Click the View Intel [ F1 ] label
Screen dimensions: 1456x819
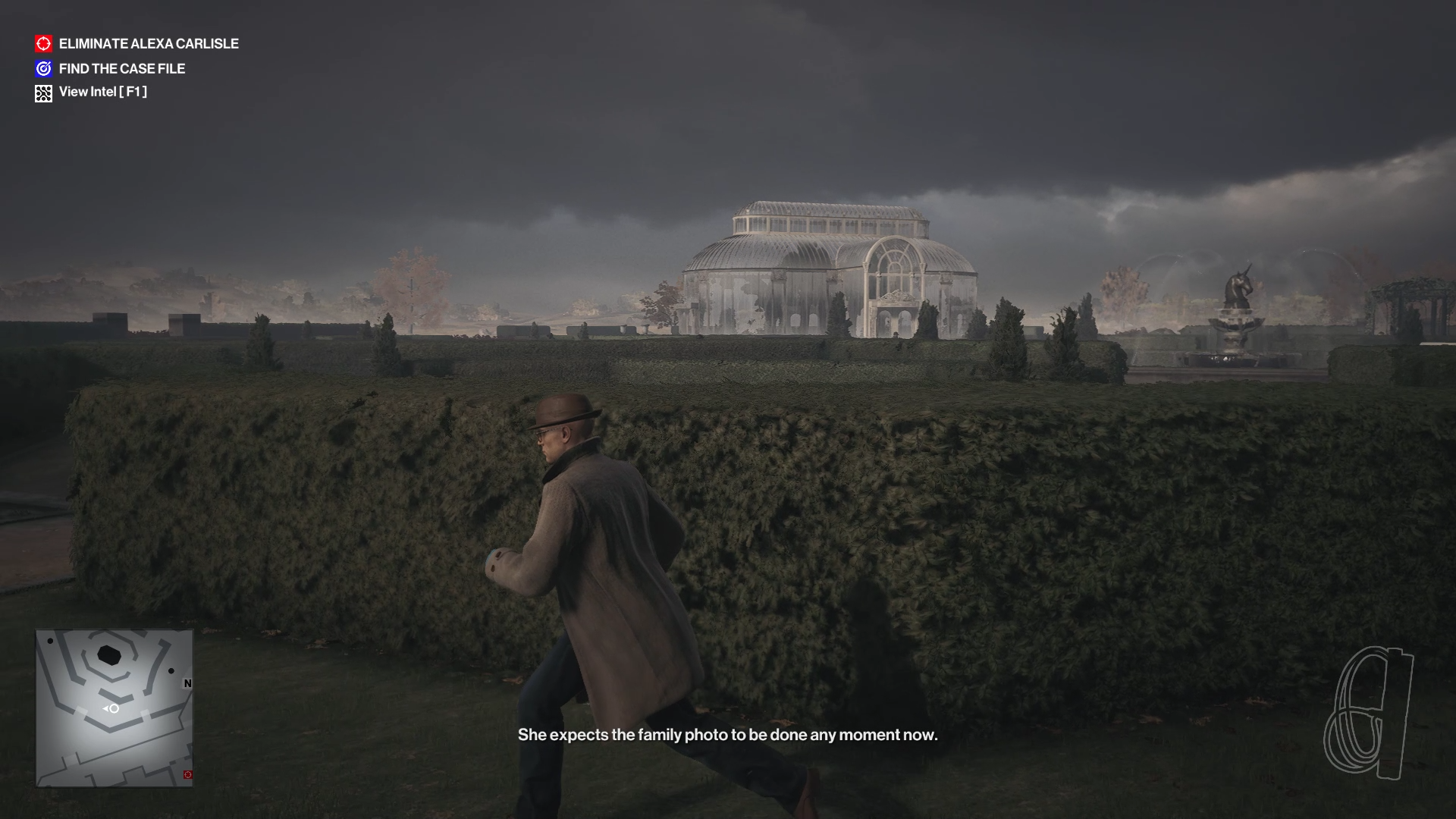104,92
